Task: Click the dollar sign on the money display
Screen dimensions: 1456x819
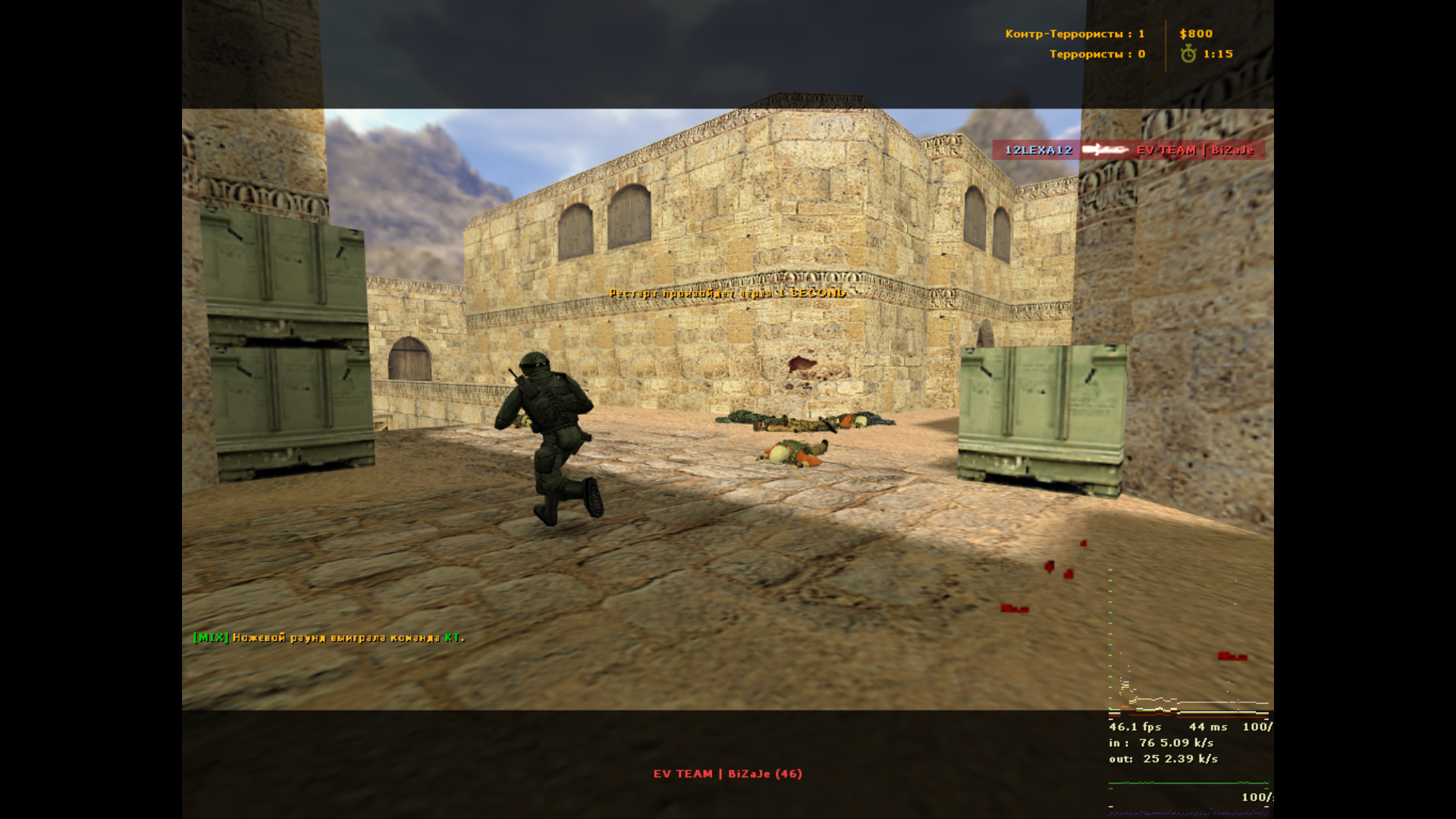Action: [1182, 33]
